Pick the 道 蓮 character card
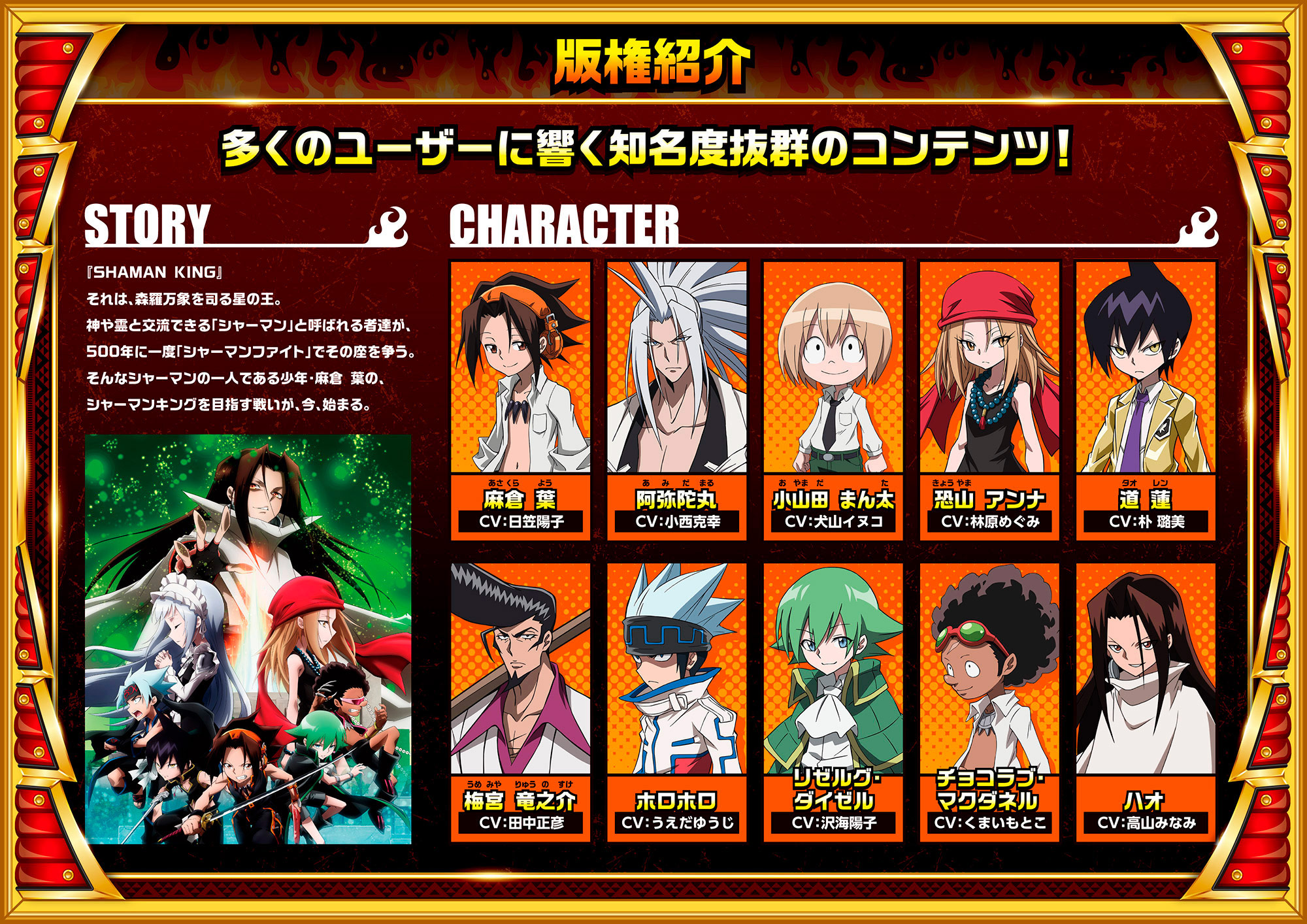 (1146, 400)
